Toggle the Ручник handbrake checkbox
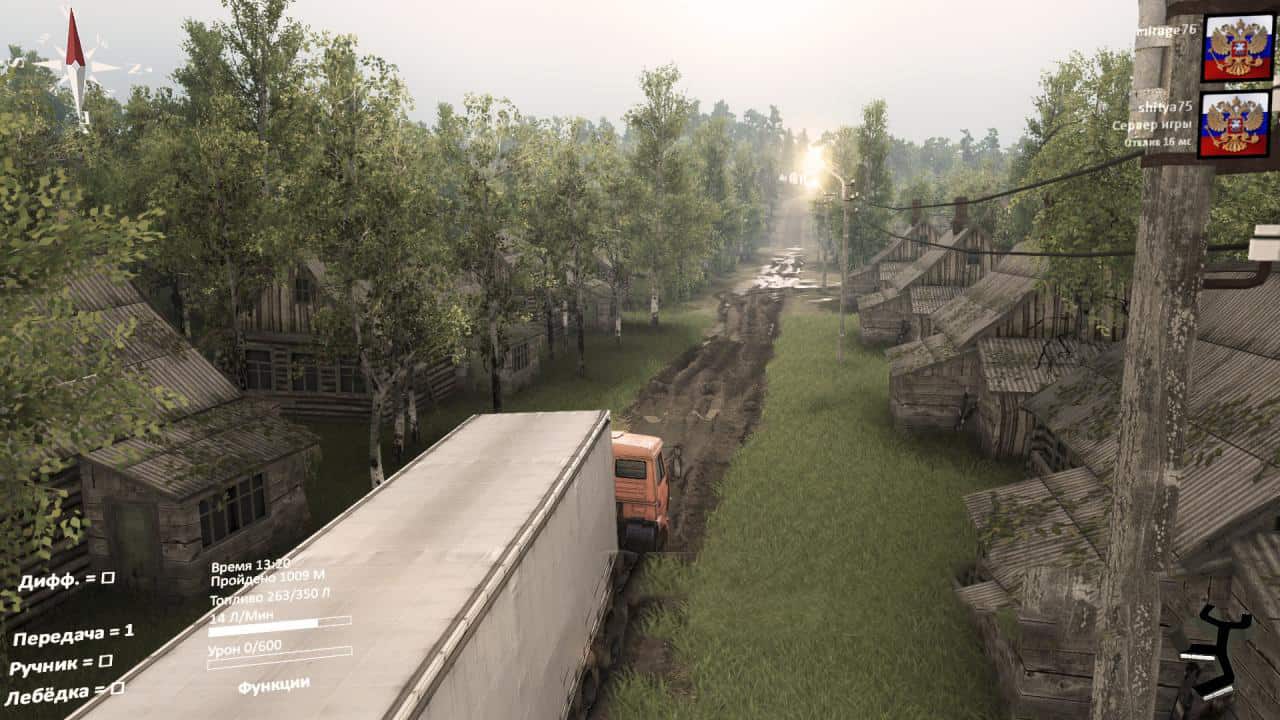This screenshot has height=720, width=1280. coord(105,661)
